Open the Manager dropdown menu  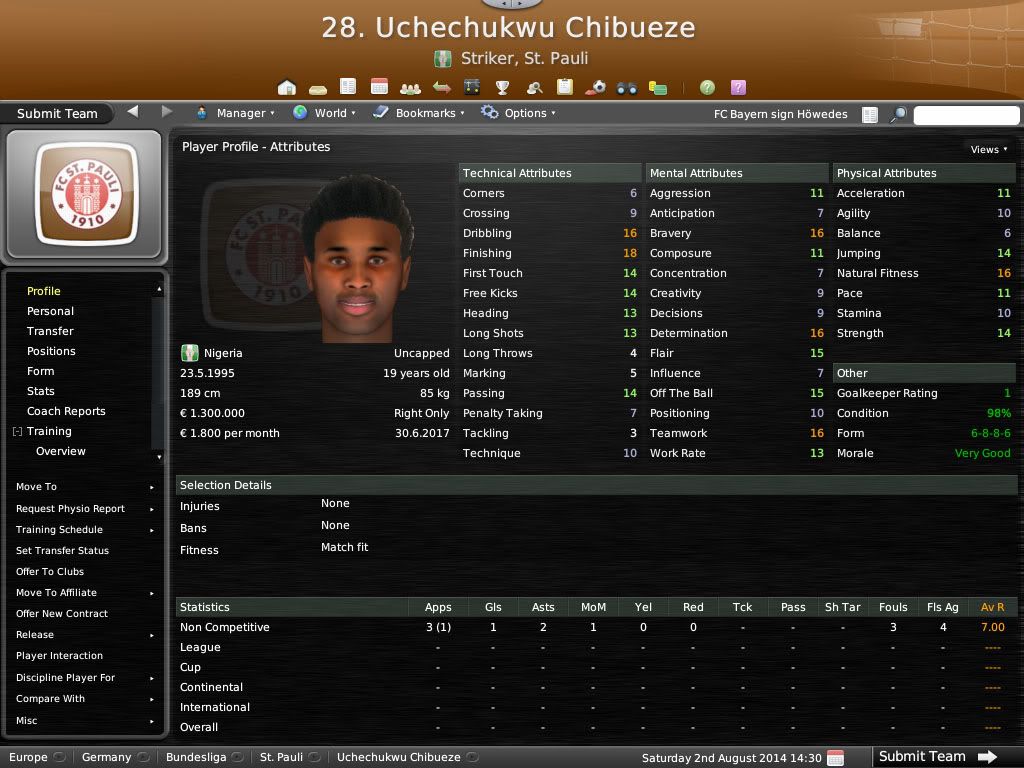click(236, 113)
